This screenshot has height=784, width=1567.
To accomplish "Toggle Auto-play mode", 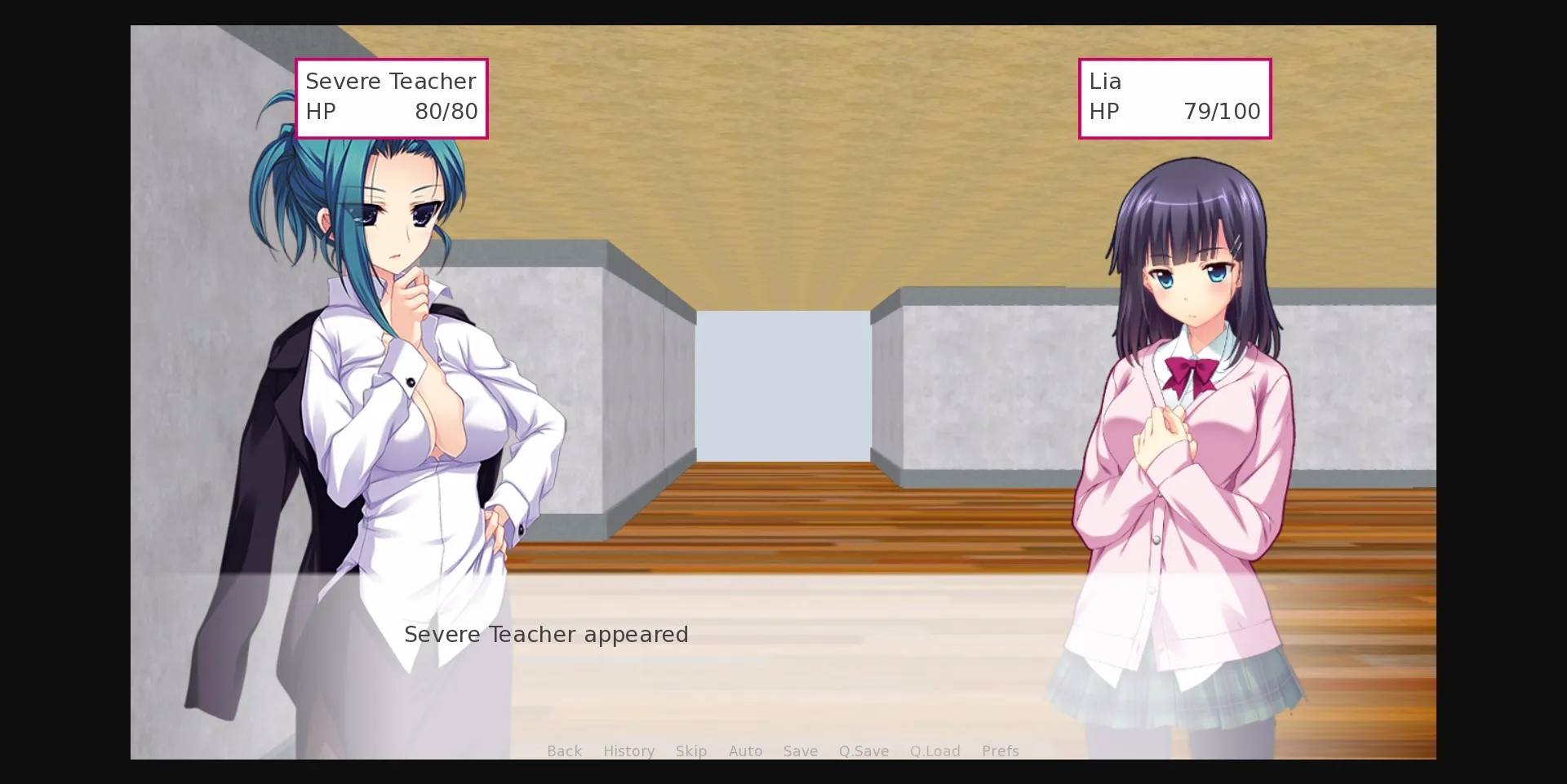I will click(x=745, y=751).
